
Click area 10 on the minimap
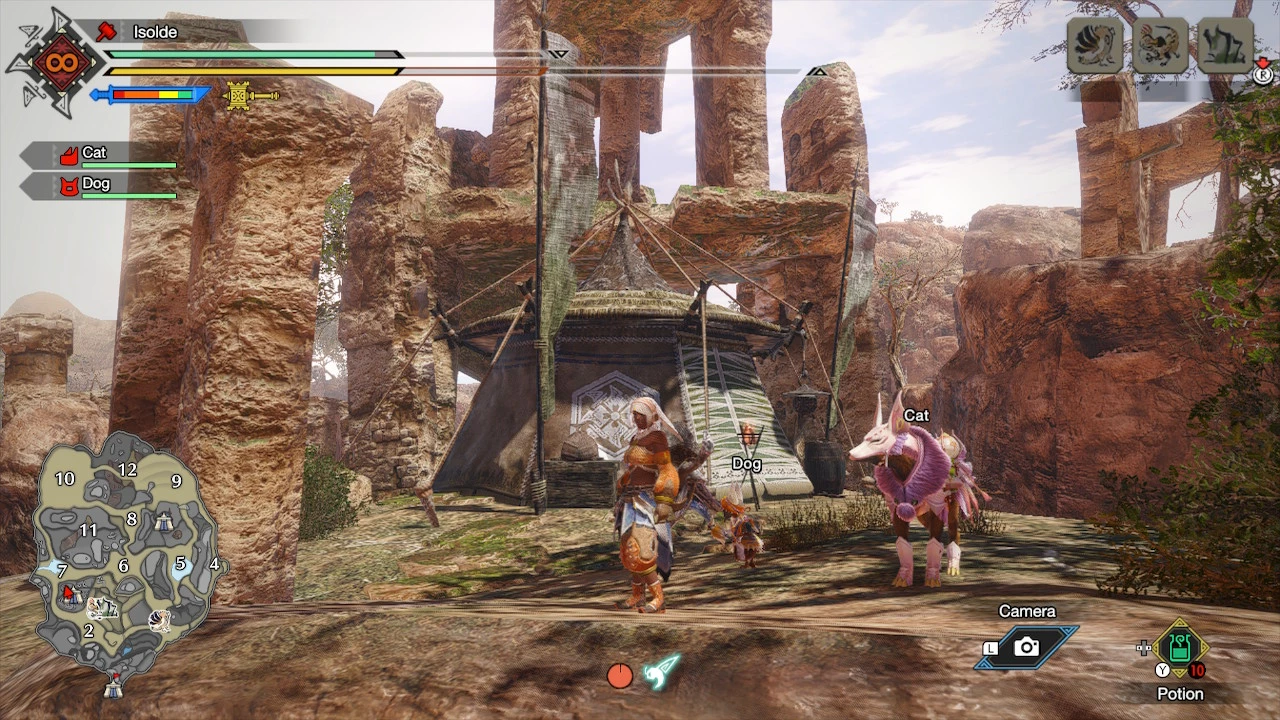tap(65, 479)
